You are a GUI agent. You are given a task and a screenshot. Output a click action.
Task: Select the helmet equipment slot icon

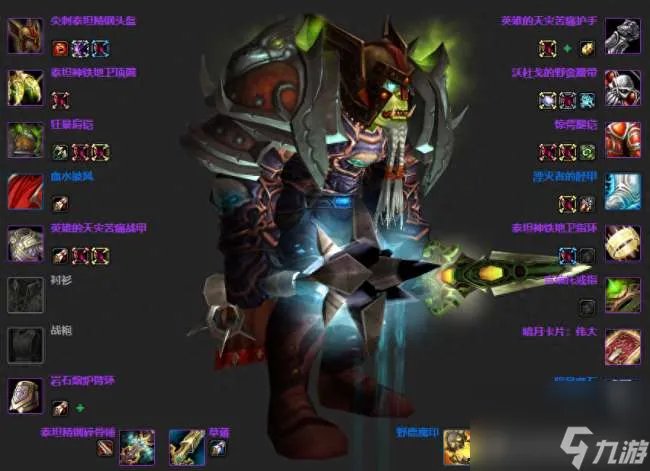[25, 36]
